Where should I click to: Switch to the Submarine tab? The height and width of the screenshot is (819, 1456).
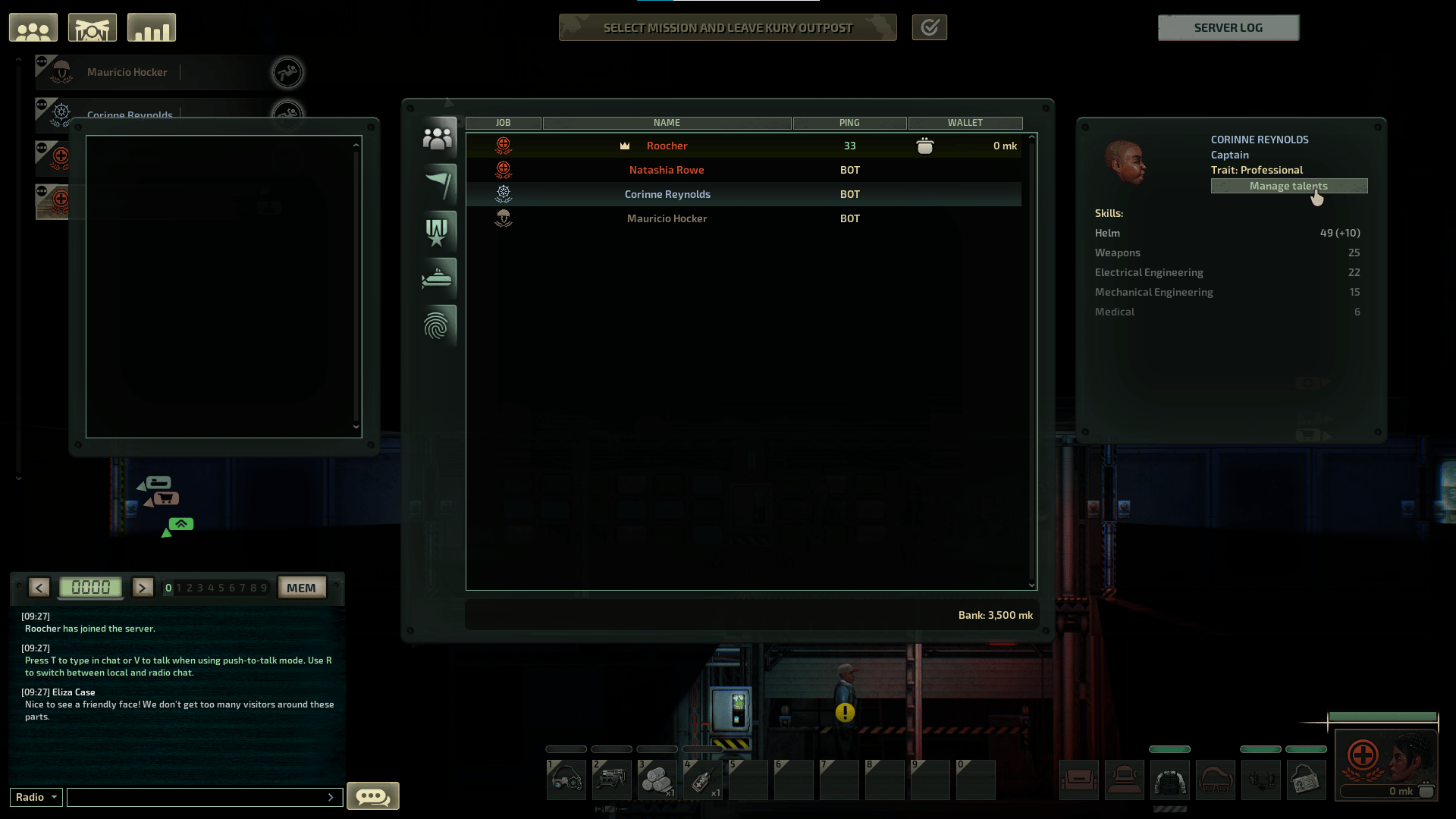point(438,278)
